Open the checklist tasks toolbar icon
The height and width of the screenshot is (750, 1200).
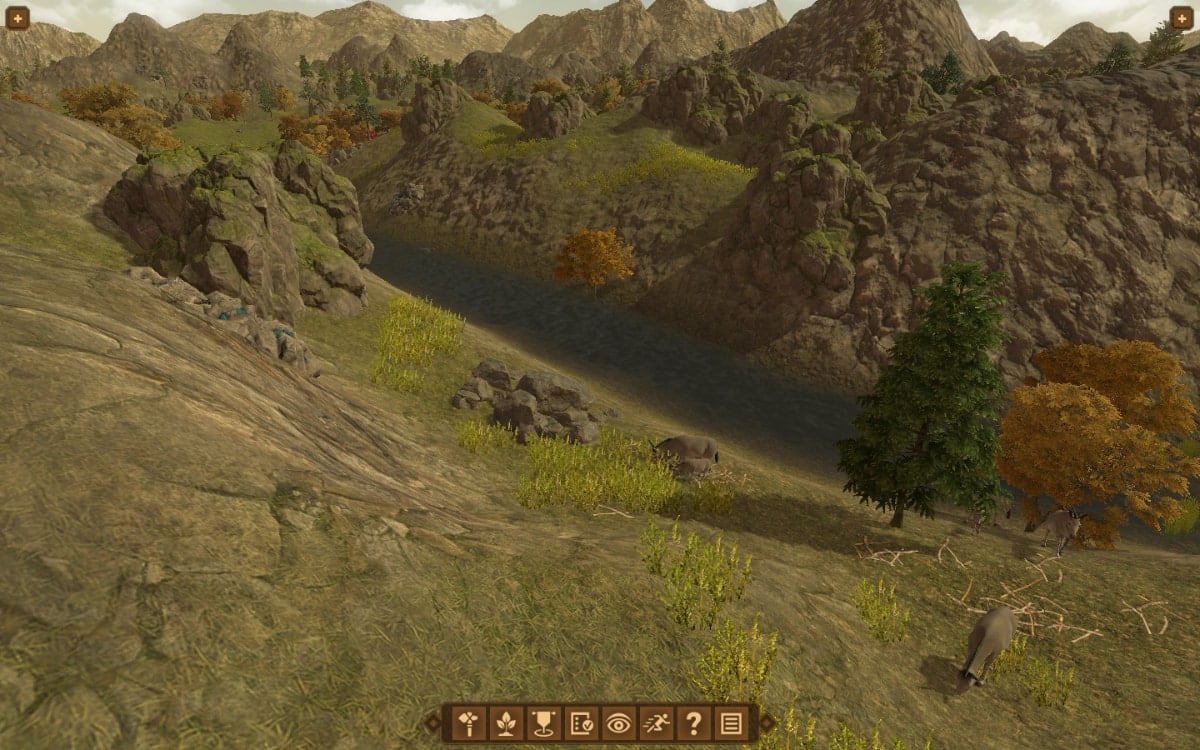pos(581,722)
